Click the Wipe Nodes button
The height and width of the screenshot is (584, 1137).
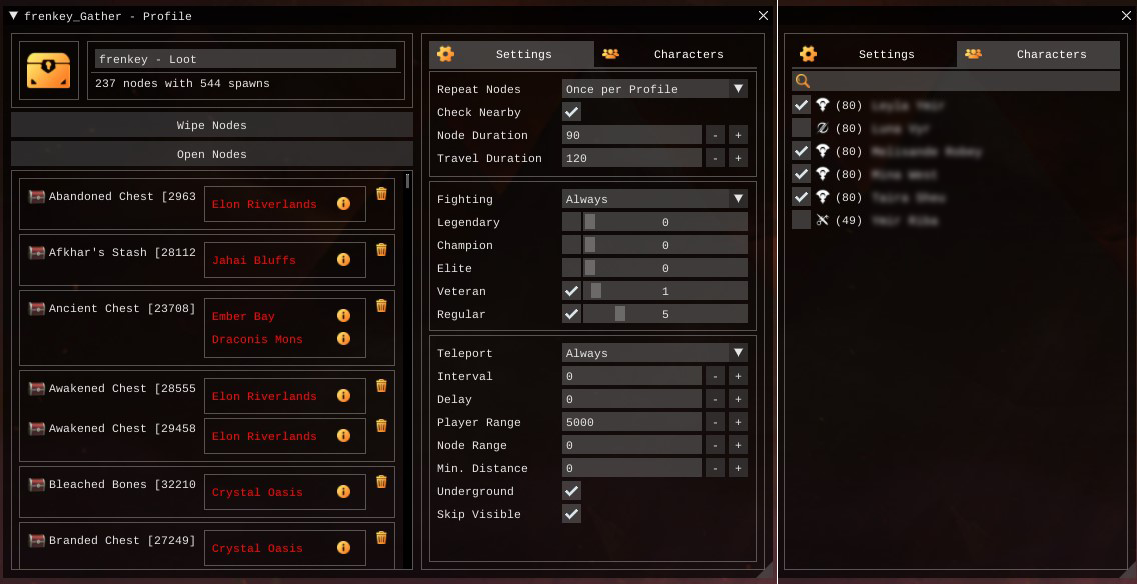[211, 125]
